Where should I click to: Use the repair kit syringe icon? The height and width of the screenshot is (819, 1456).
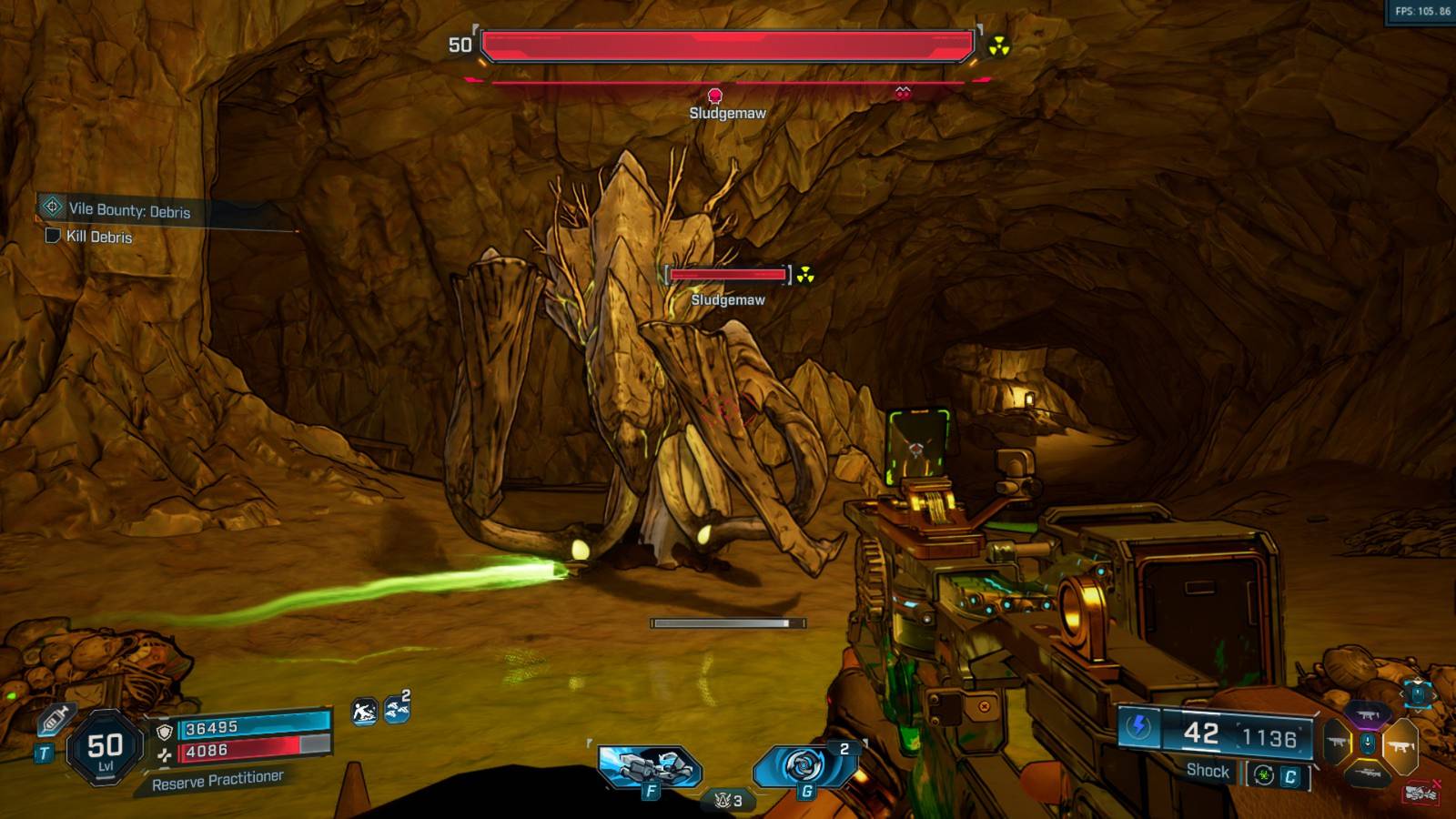click(54, 720)
